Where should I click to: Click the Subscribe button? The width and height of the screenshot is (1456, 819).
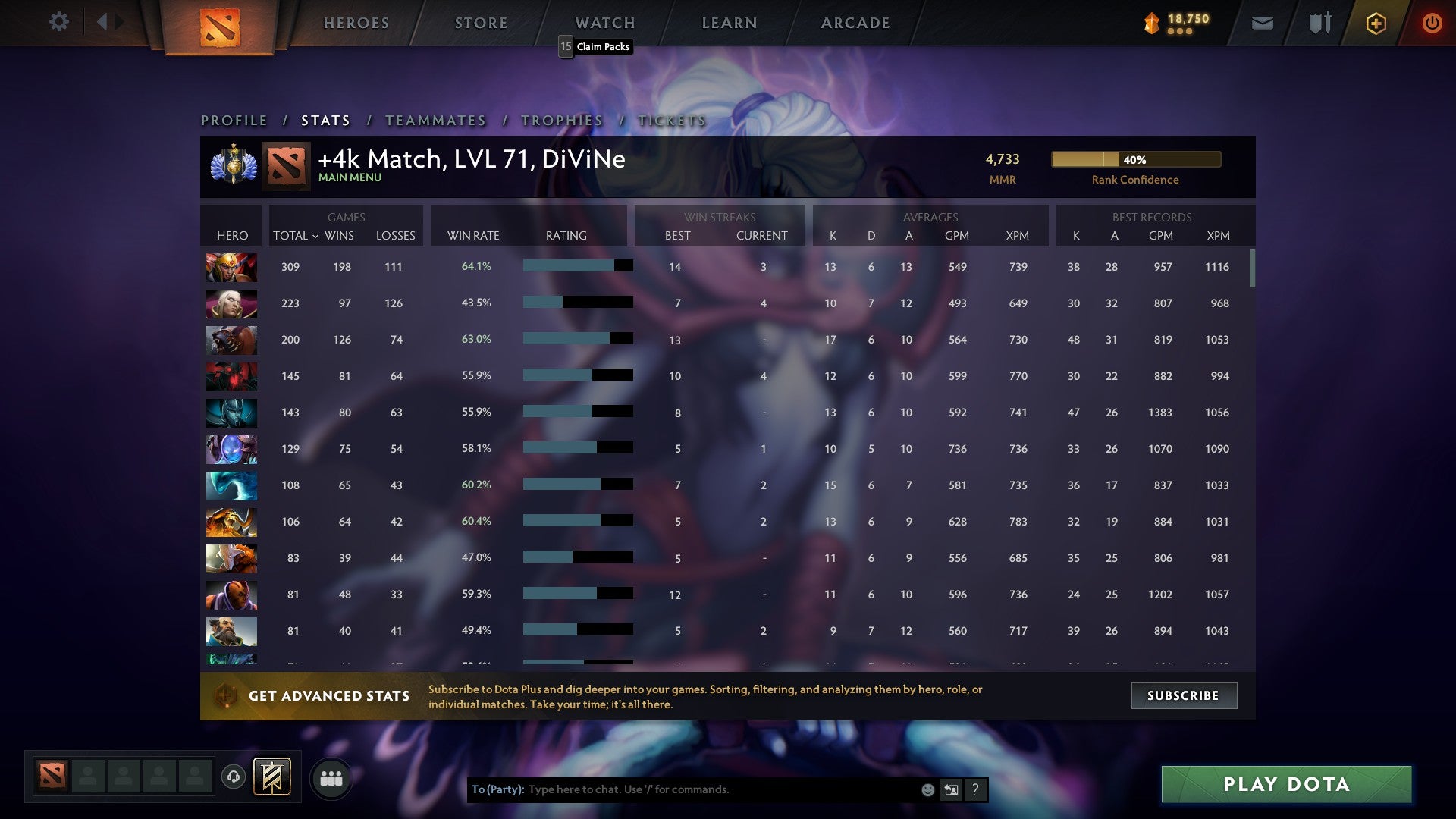click(x=1183, y=695)
